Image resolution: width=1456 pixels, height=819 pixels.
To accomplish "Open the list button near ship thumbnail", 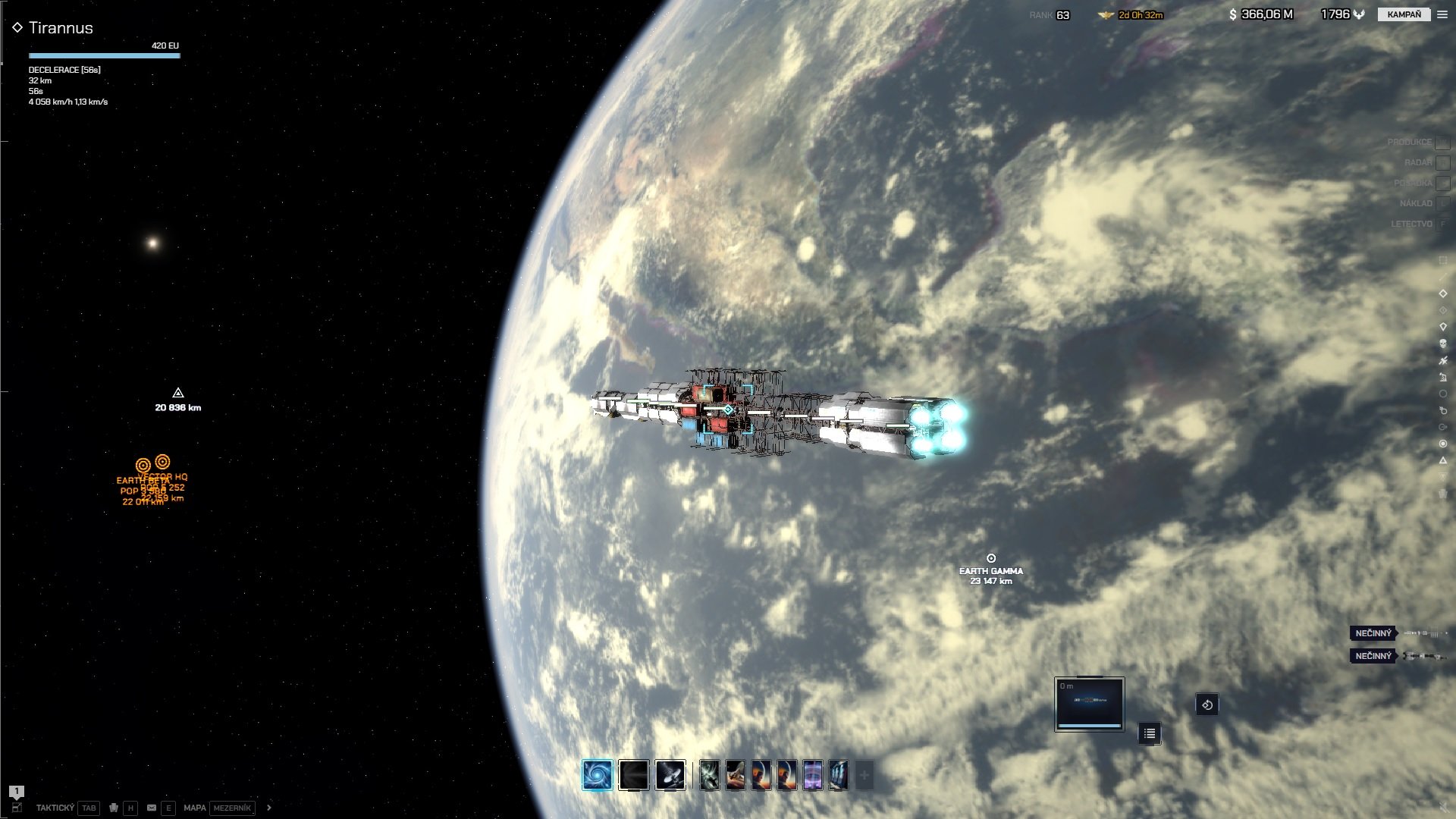I will click(x=1150, y=733).
